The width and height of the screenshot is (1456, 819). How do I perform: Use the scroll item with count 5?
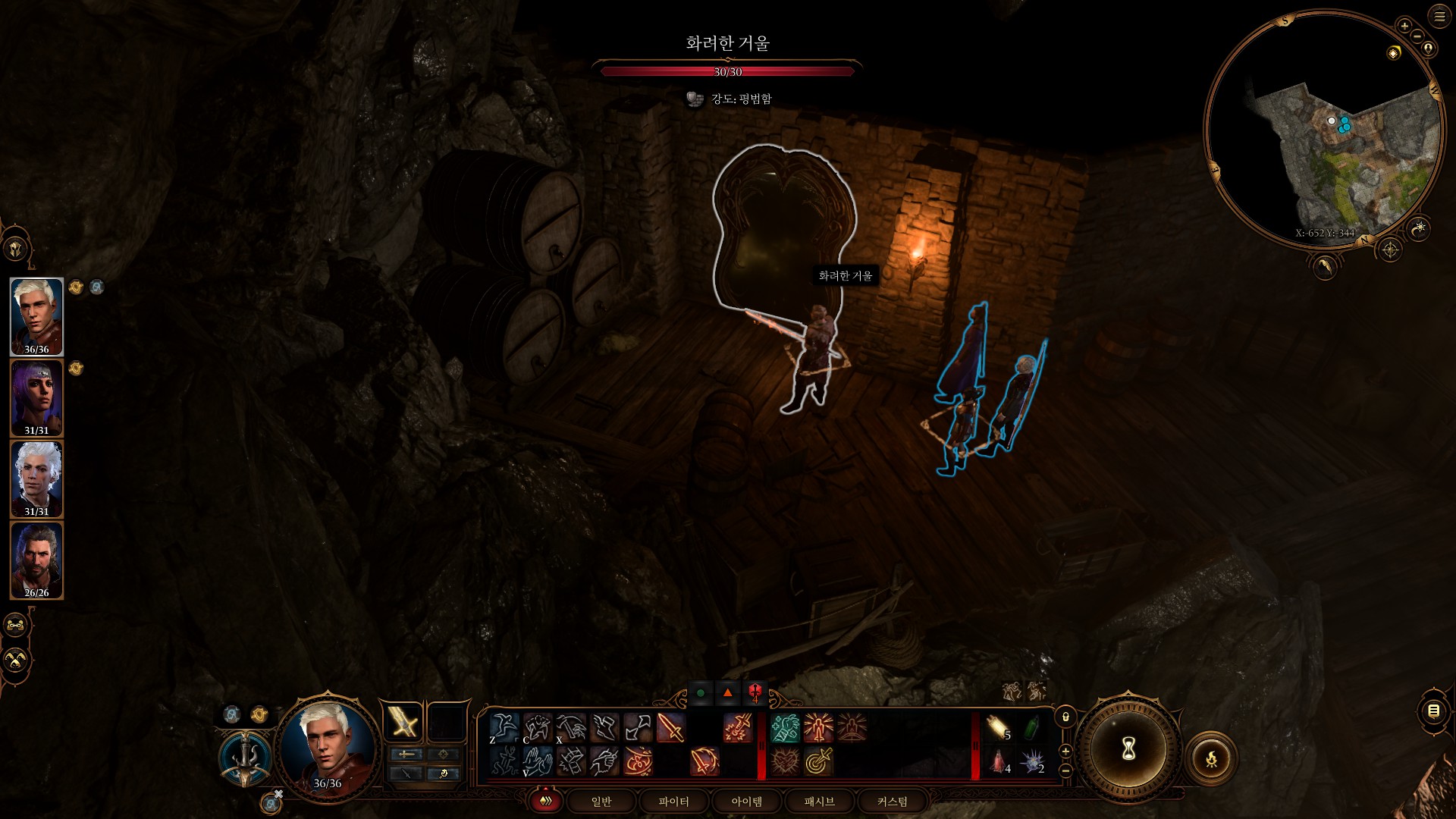click(x=999, y=728)
